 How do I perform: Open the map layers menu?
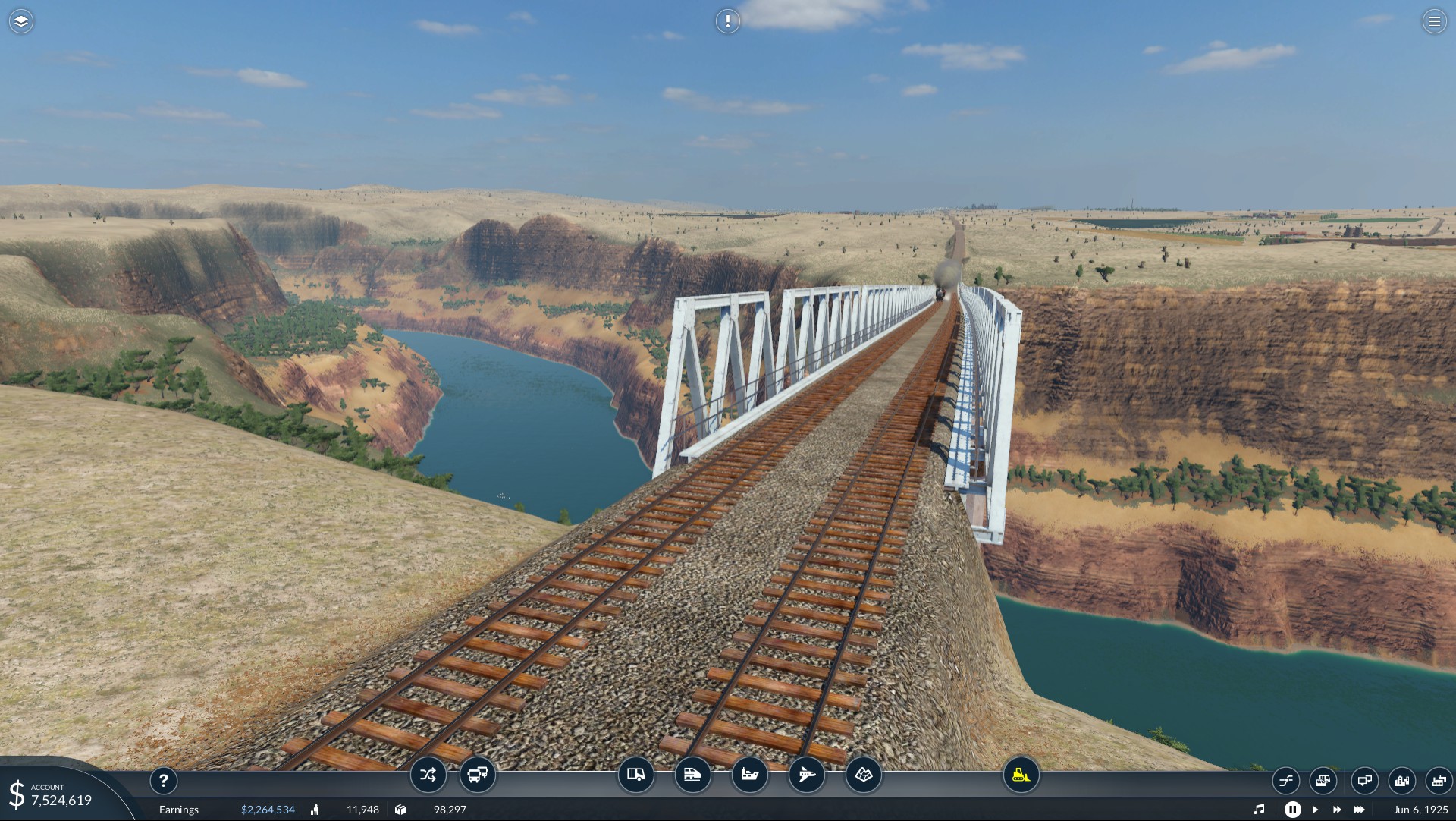(21, 21)
